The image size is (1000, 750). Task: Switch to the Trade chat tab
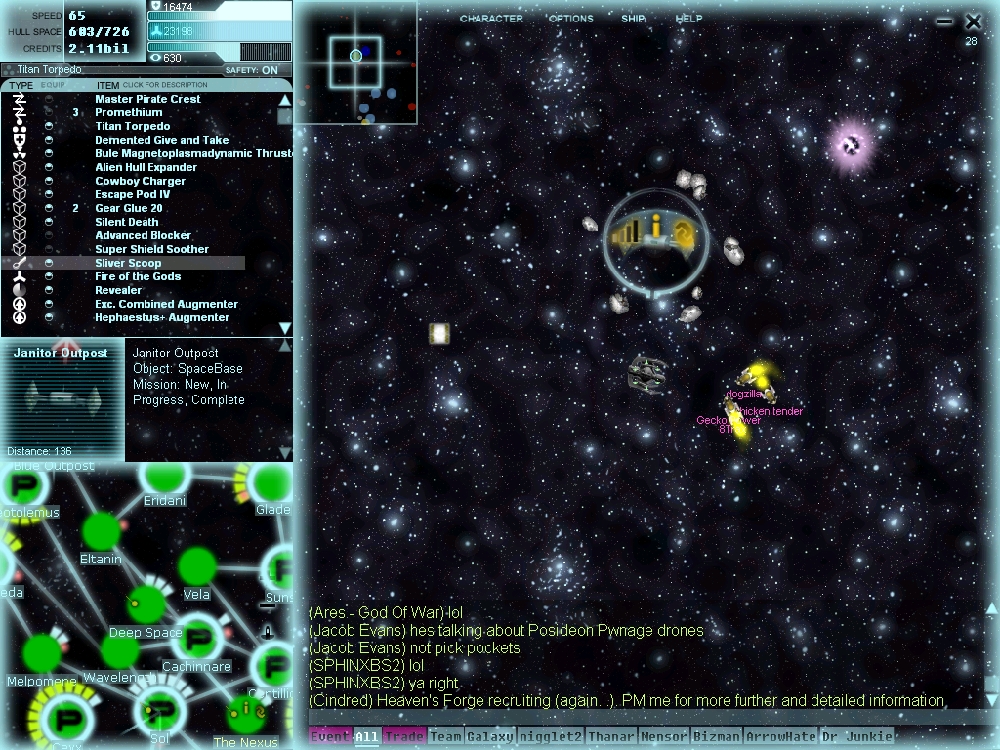click(x=404, y=737)
